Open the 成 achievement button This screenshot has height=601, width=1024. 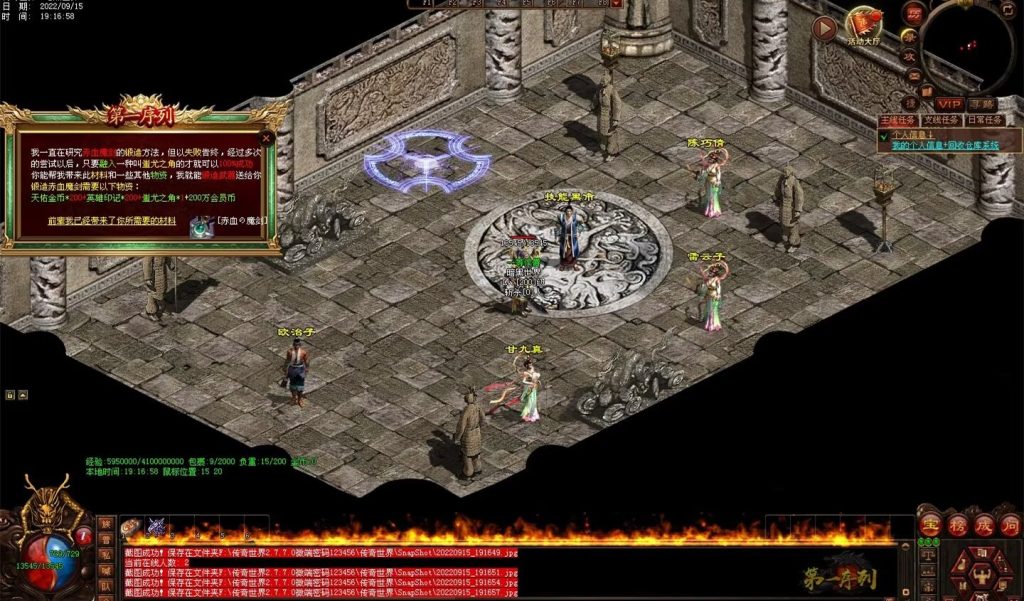983,524
